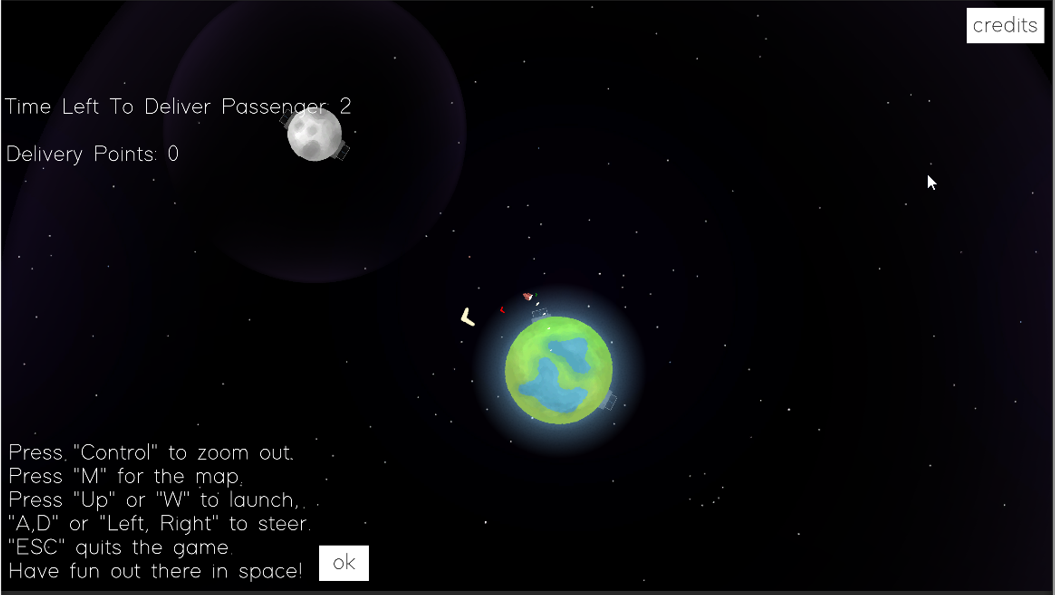Dismiss the instructions with ok

click(343, 563)
